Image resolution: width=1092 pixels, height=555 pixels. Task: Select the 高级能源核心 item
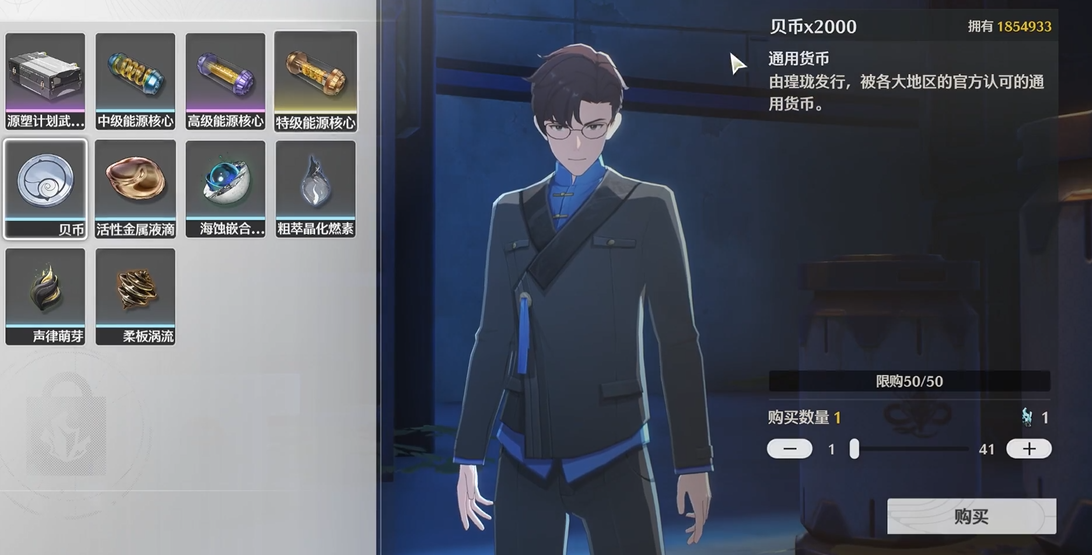click(x=225, y=82)
